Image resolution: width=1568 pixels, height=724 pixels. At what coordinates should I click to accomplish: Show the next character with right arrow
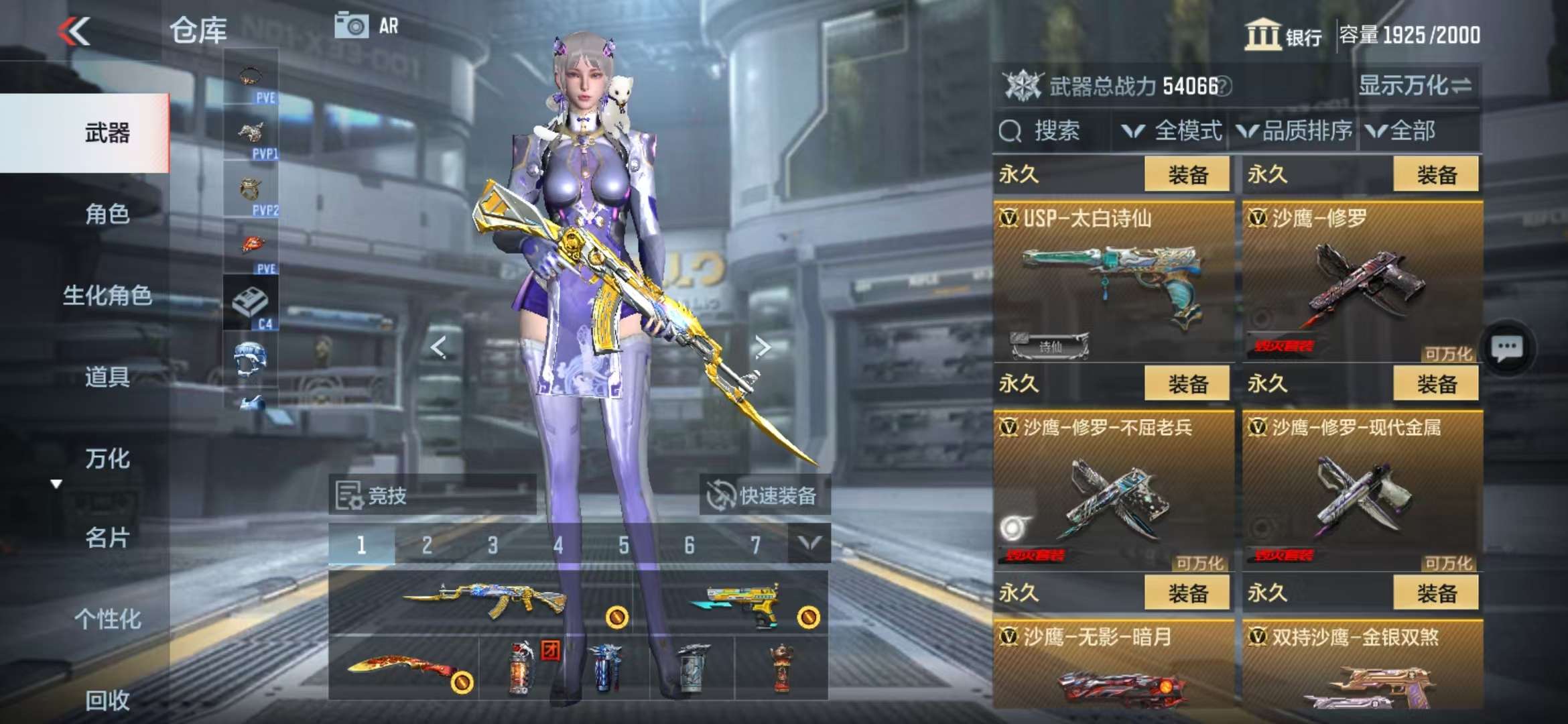(x=763, y=347)
